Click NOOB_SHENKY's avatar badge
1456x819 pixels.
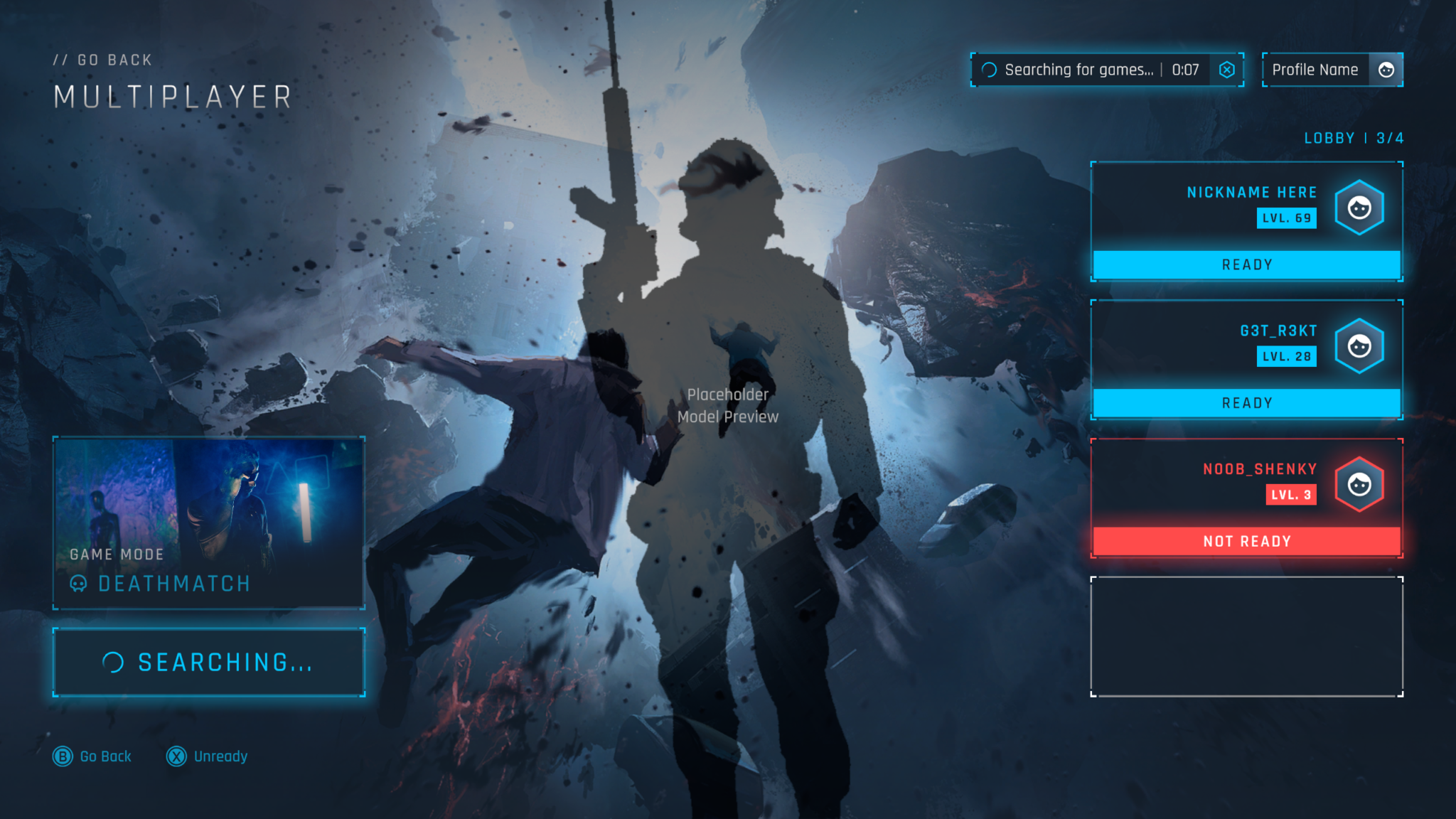pos(1359,484)
